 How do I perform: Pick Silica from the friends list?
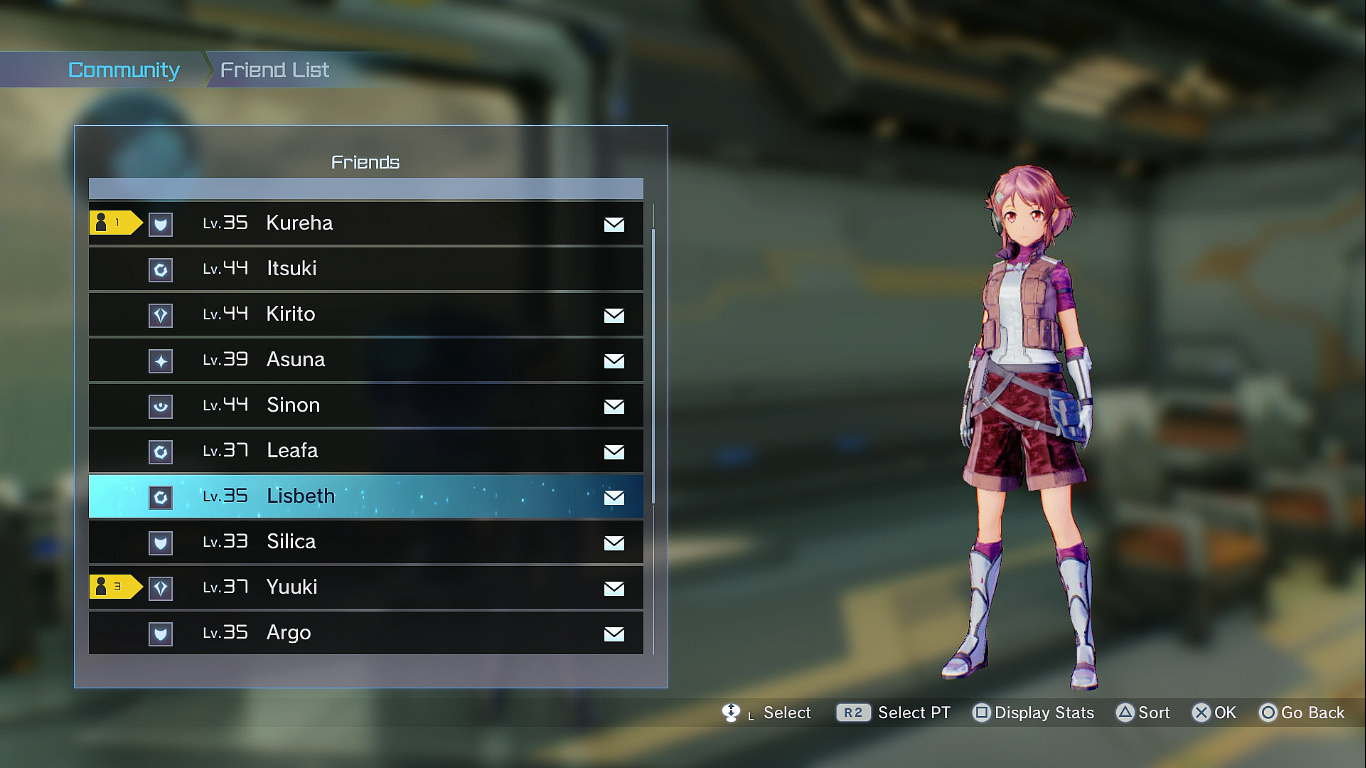coord(366,542)
